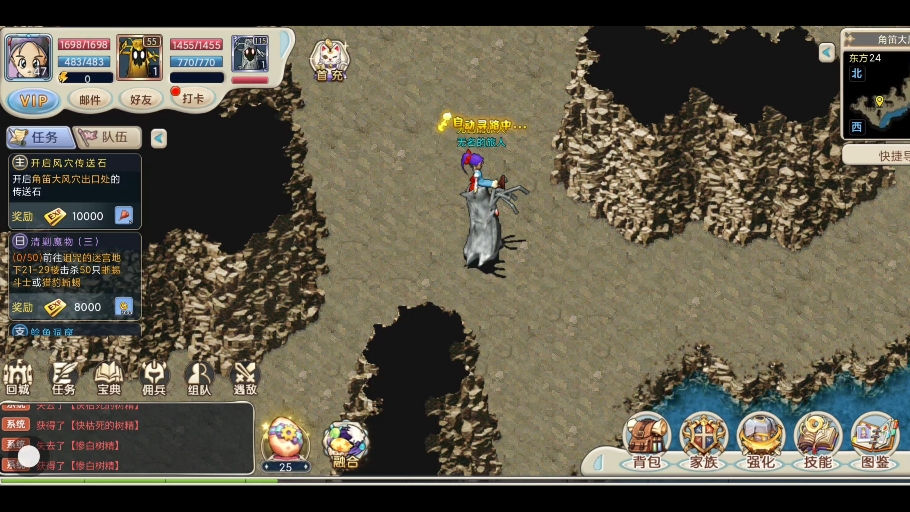Open the 背包 backpack
The width and height of the screenshot is (910, 512).
tap(646, 442)
